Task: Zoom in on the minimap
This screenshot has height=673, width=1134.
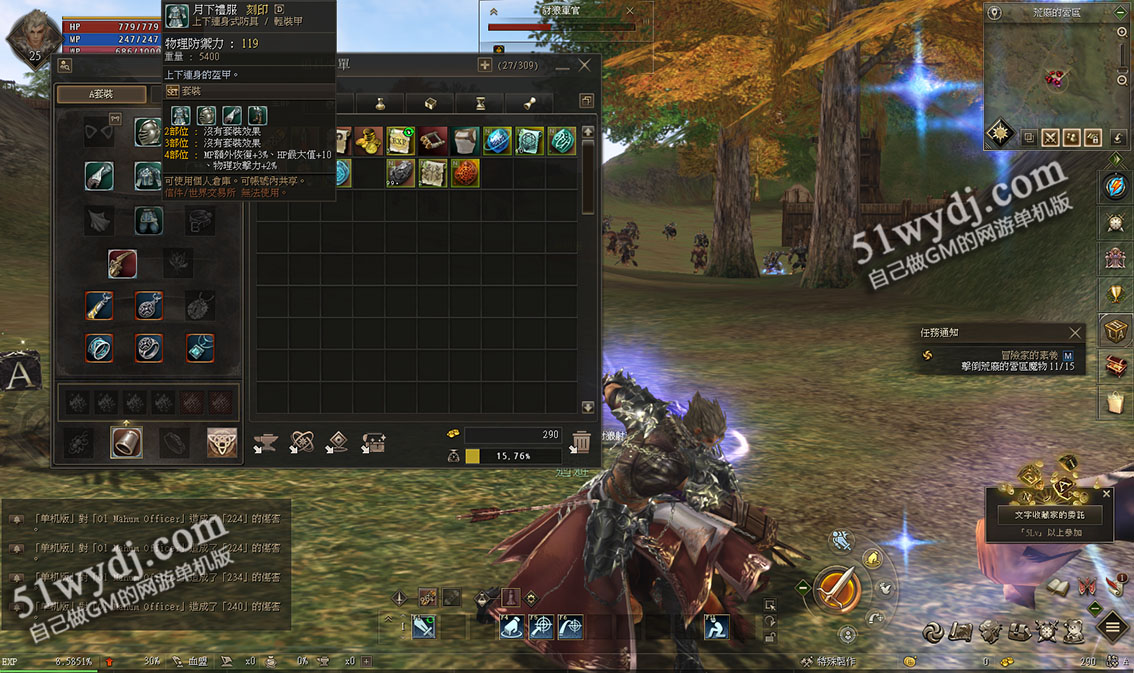Action: (1122, 32)
